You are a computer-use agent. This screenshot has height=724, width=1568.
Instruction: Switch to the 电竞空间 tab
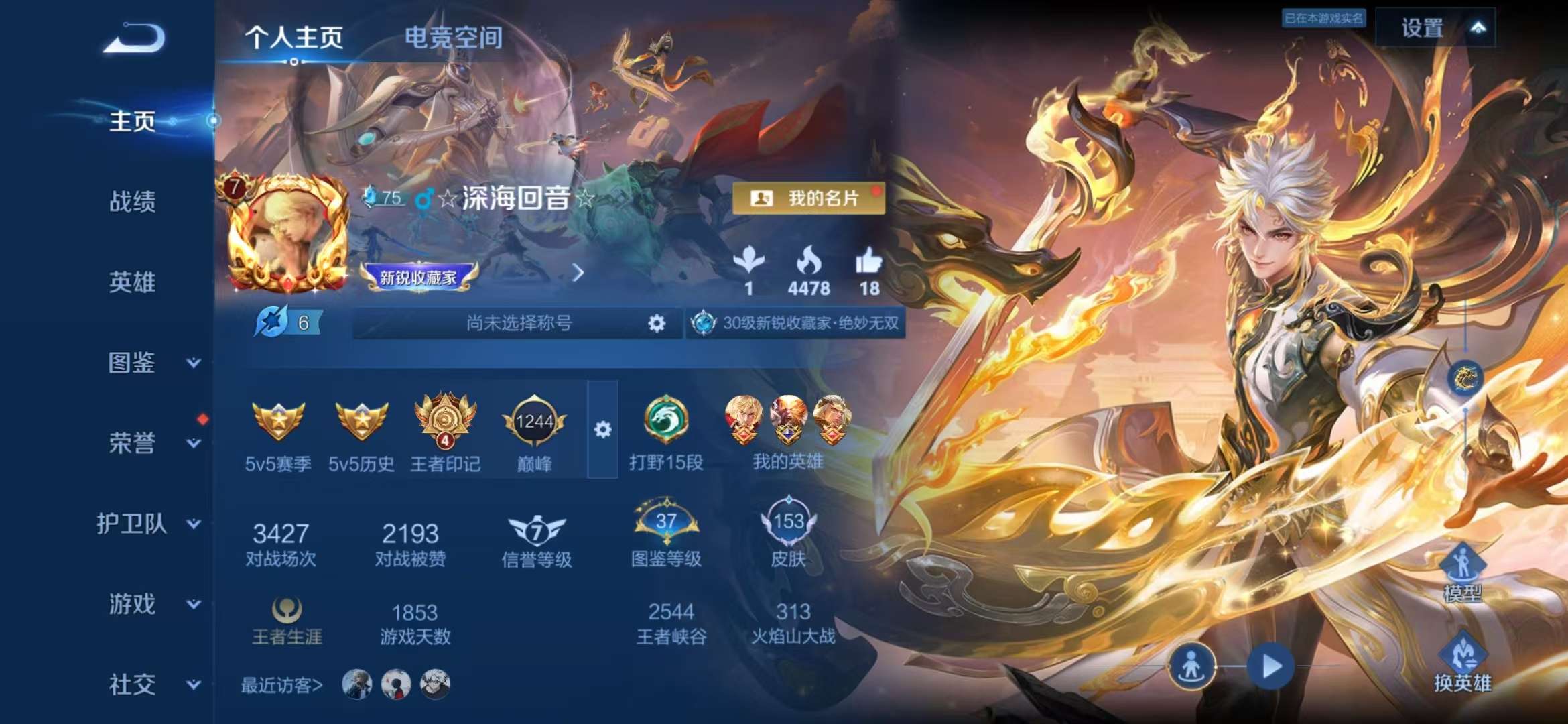point(453,38)
